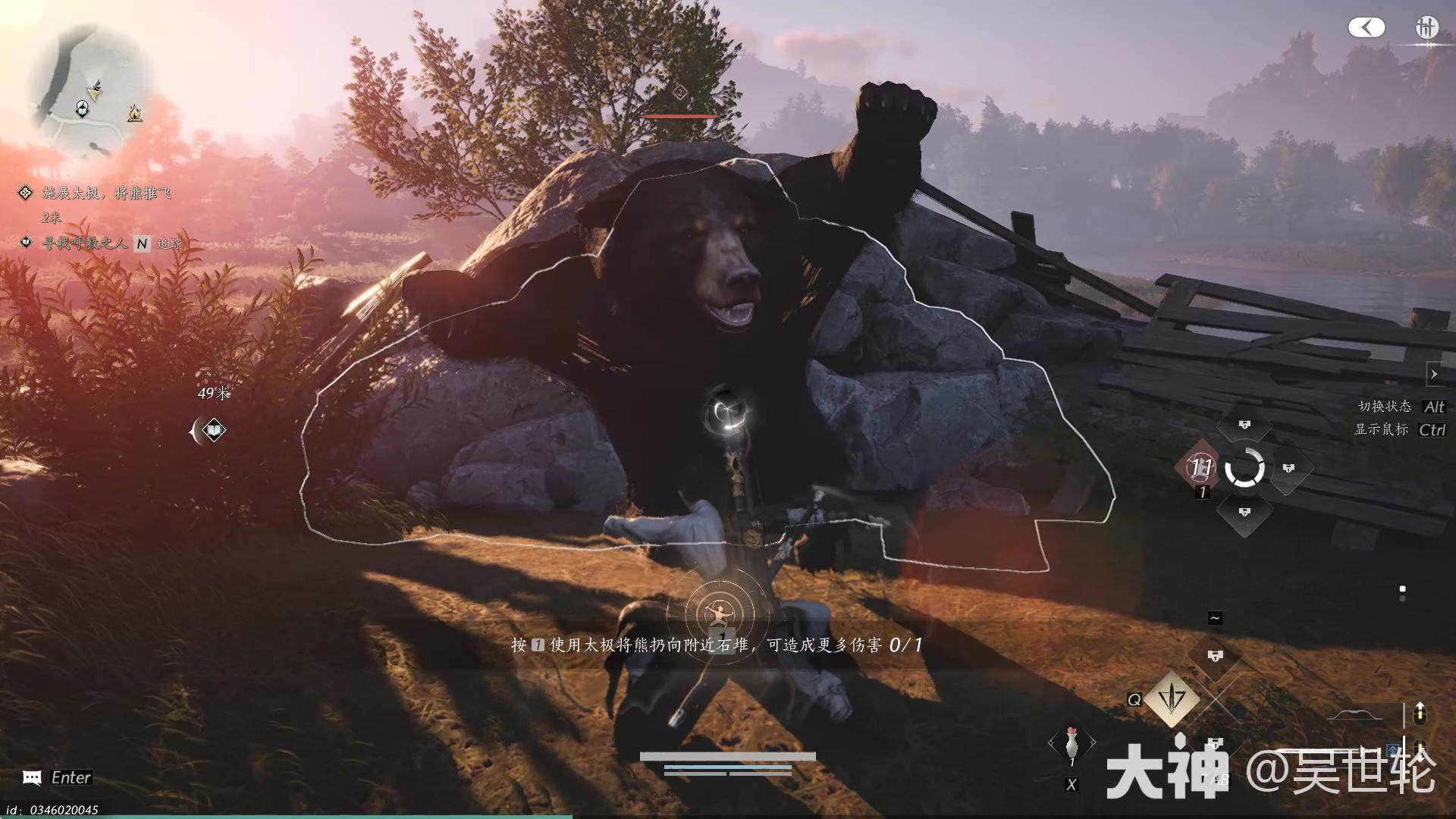Use the white vase consumable item
The image size is (1456, 819).
click(1071, 745)
